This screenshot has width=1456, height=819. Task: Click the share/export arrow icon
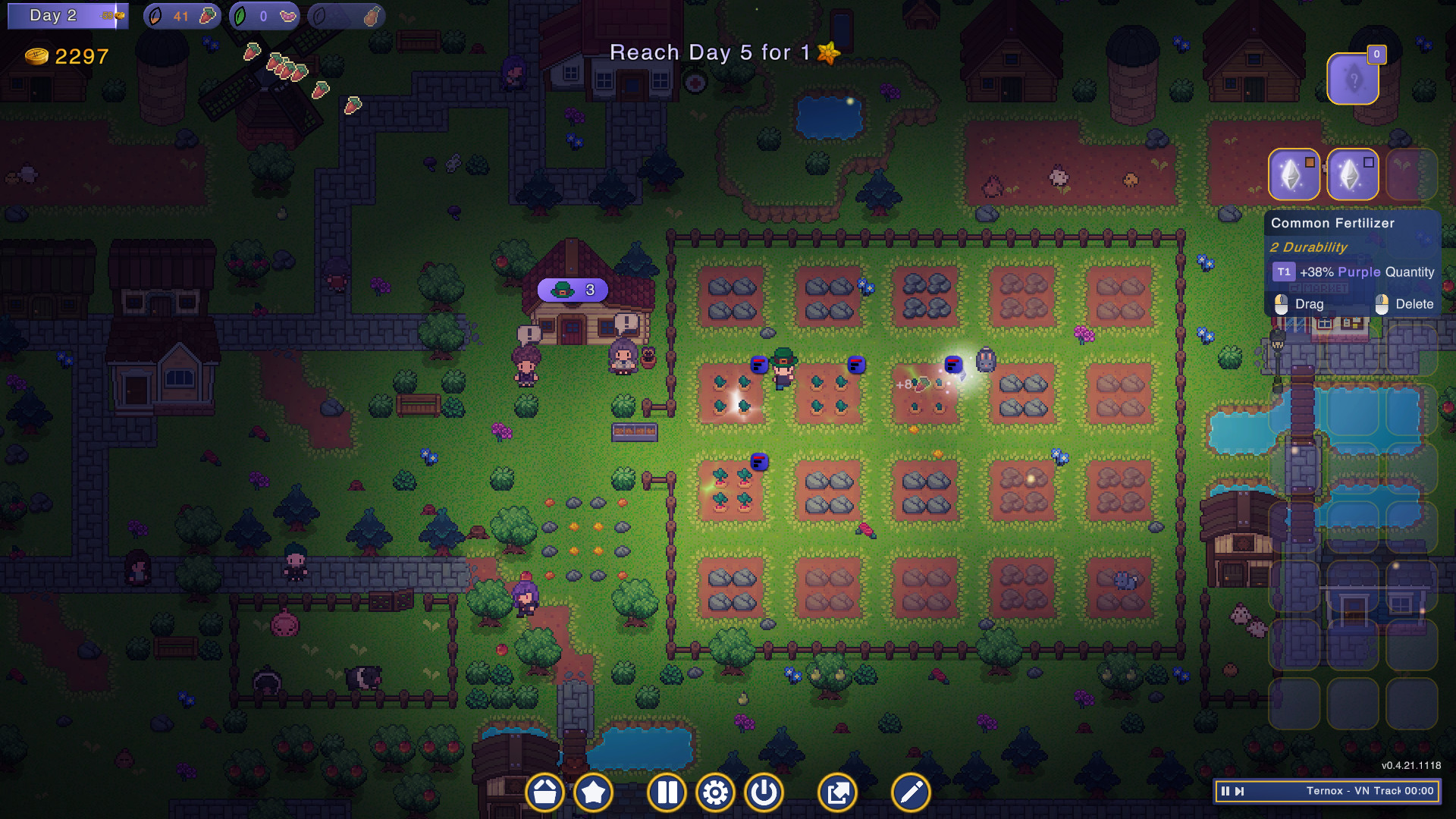click(838, 792)
